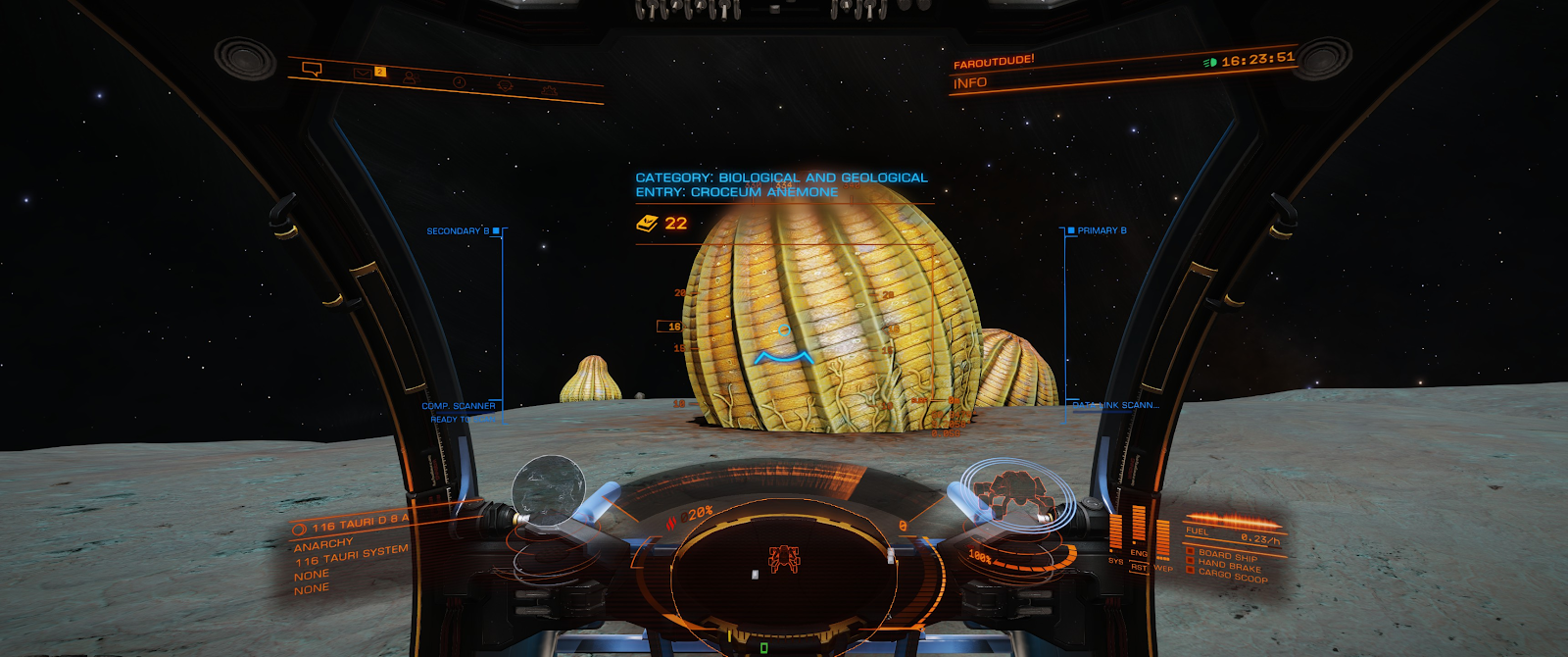Viewport: 1568px width, 657px height.
Task: Click the RST power reset button
Action: point(1138,567)
